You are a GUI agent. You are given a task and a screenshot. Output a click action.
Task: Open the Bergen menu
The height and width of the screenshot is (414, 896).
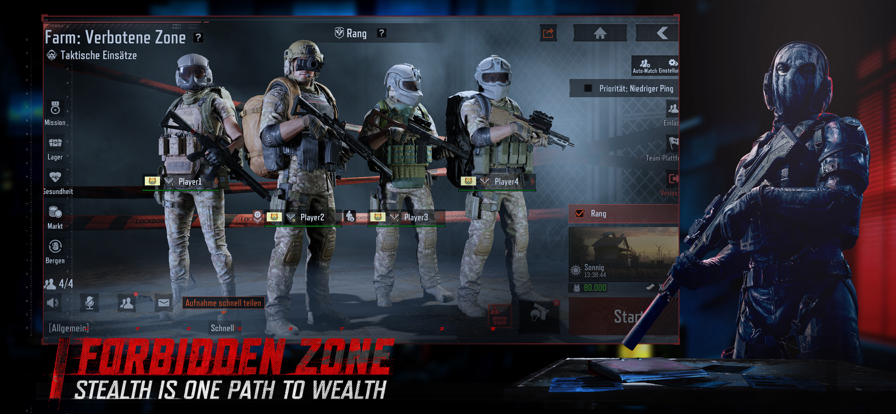(55, 249)
